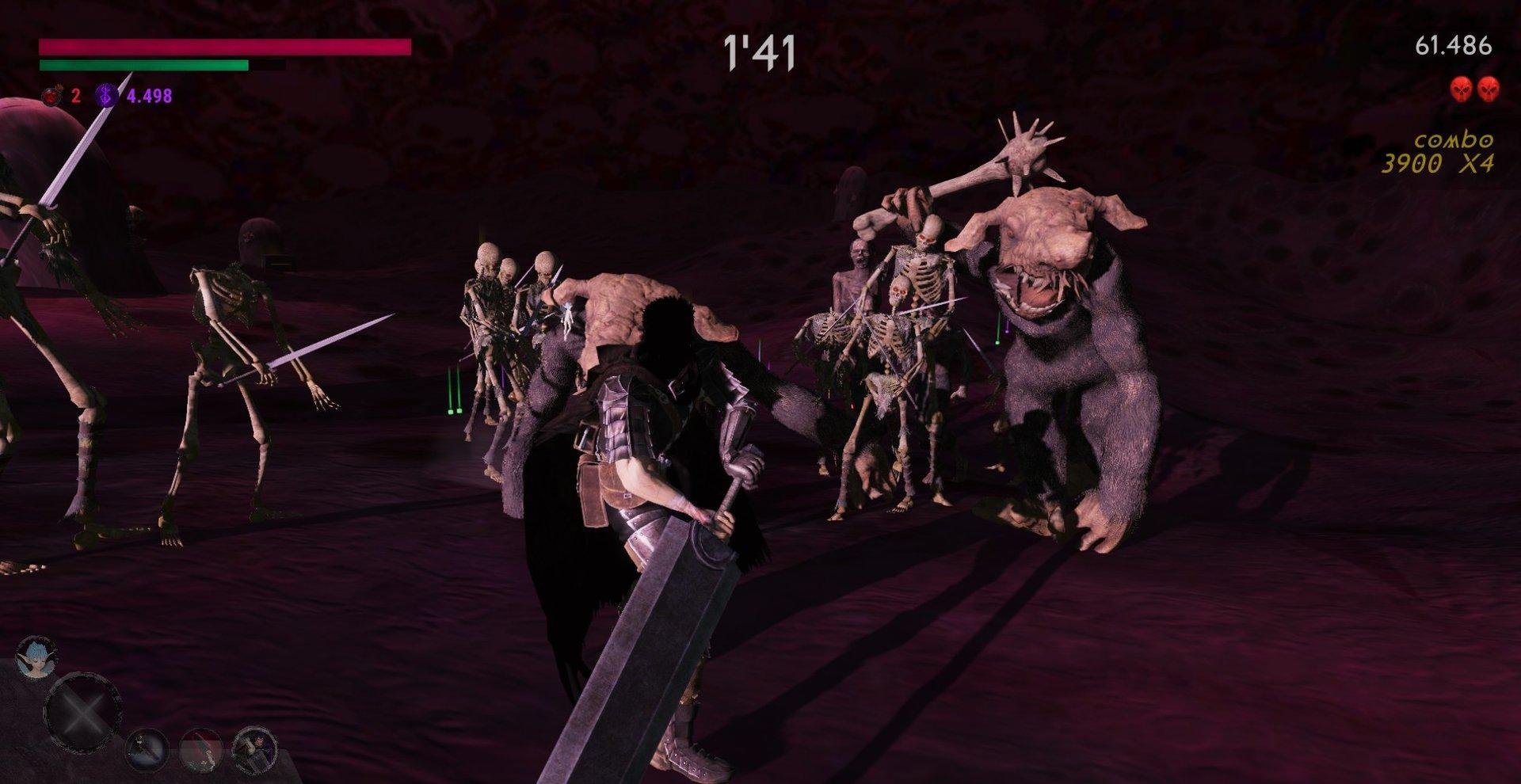Screen dimensions: 1521x784
Task: Click the Brand of Sacrifice purple currency icon
Action: pos(107,97)
